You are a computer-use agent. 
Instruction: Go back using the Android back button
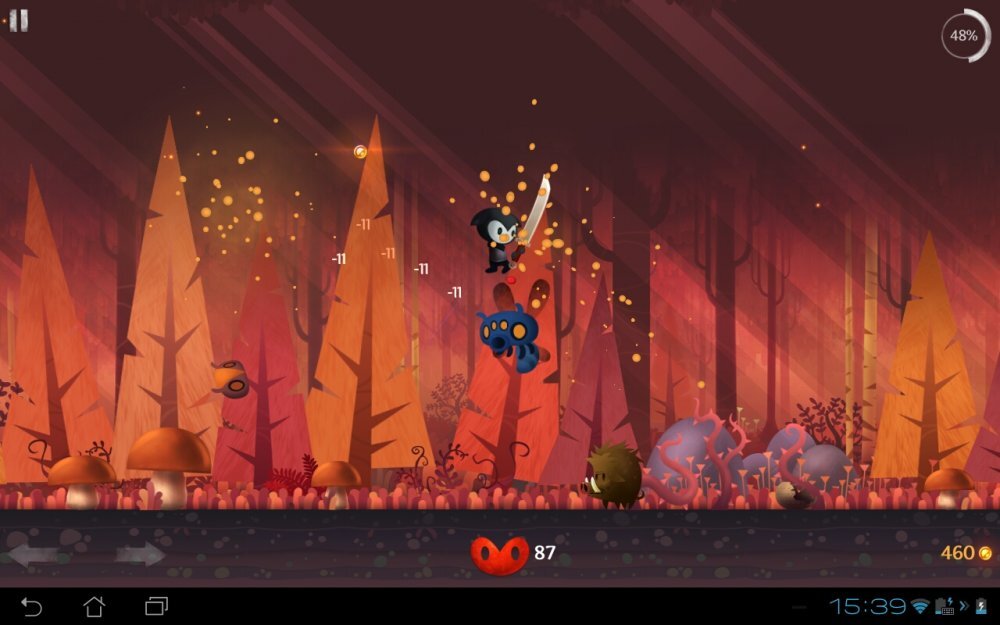coord(32,606)
